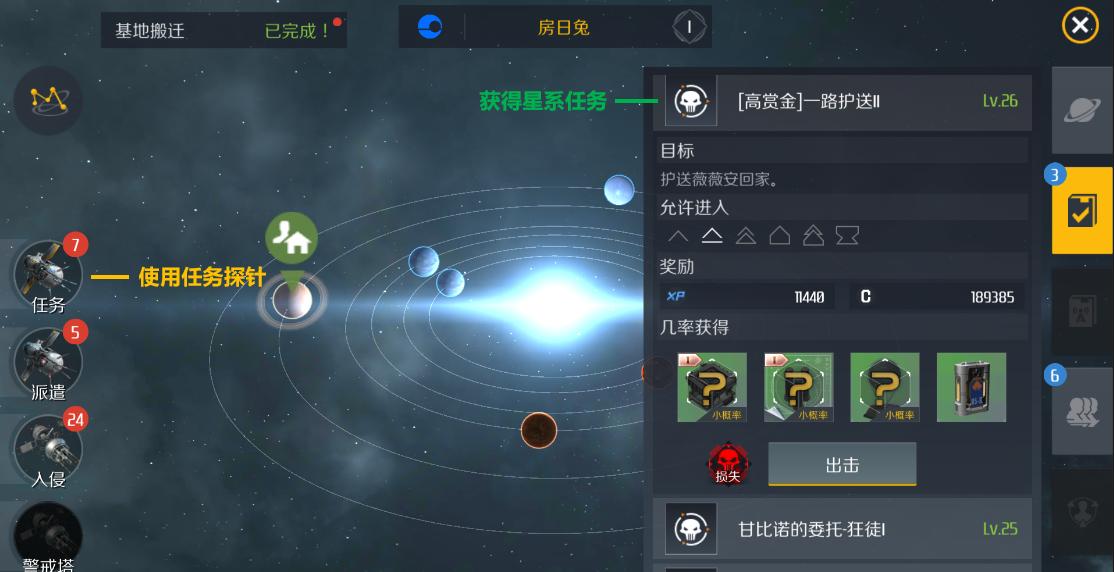Switch to the group members tab
The height and width of the screenshot is (572, 1114).
(1082, 411)
